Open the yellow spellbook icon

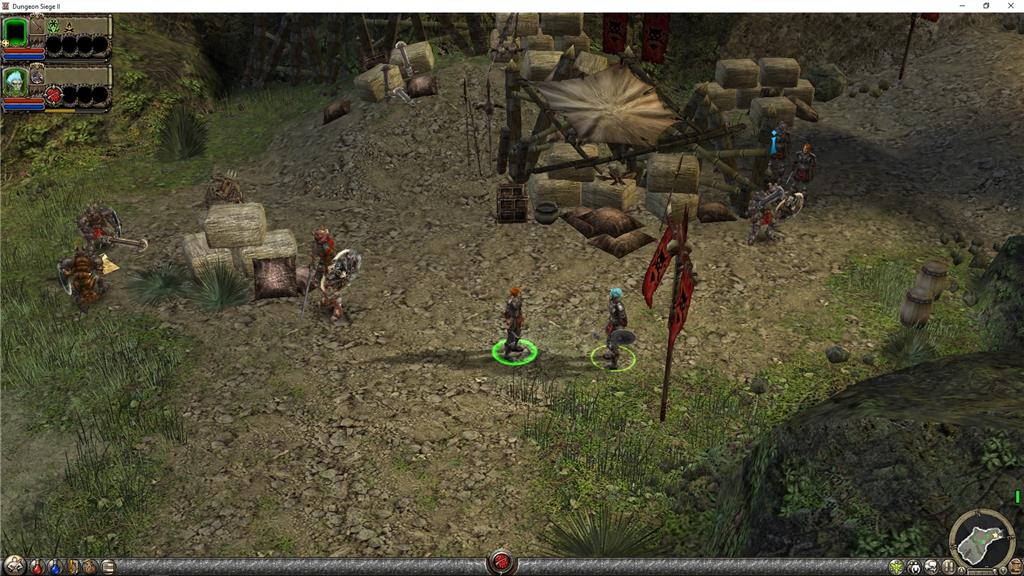tap(72, 567)
